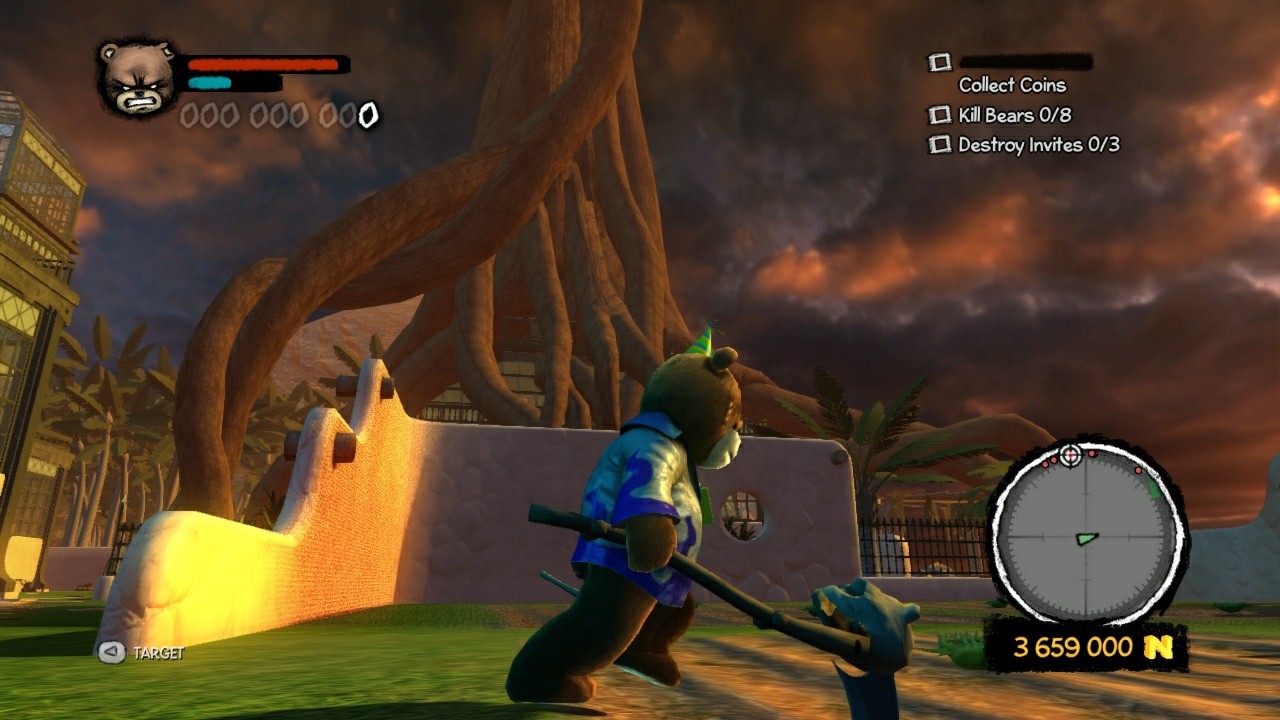
Task: Select the Kill Bears objective
Action: pyautogui.click(x=1014, y=115)
